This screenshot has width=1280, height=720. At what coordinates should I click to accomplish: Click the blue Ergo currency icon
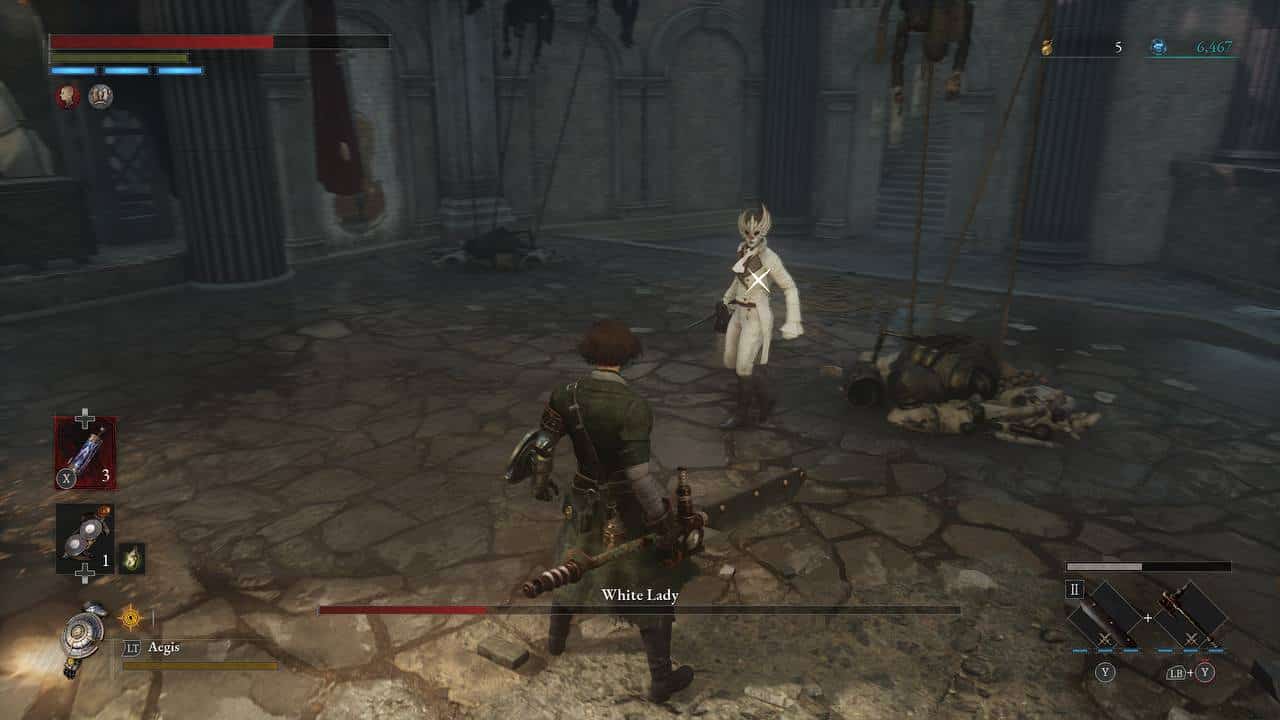coord(1158,47)
